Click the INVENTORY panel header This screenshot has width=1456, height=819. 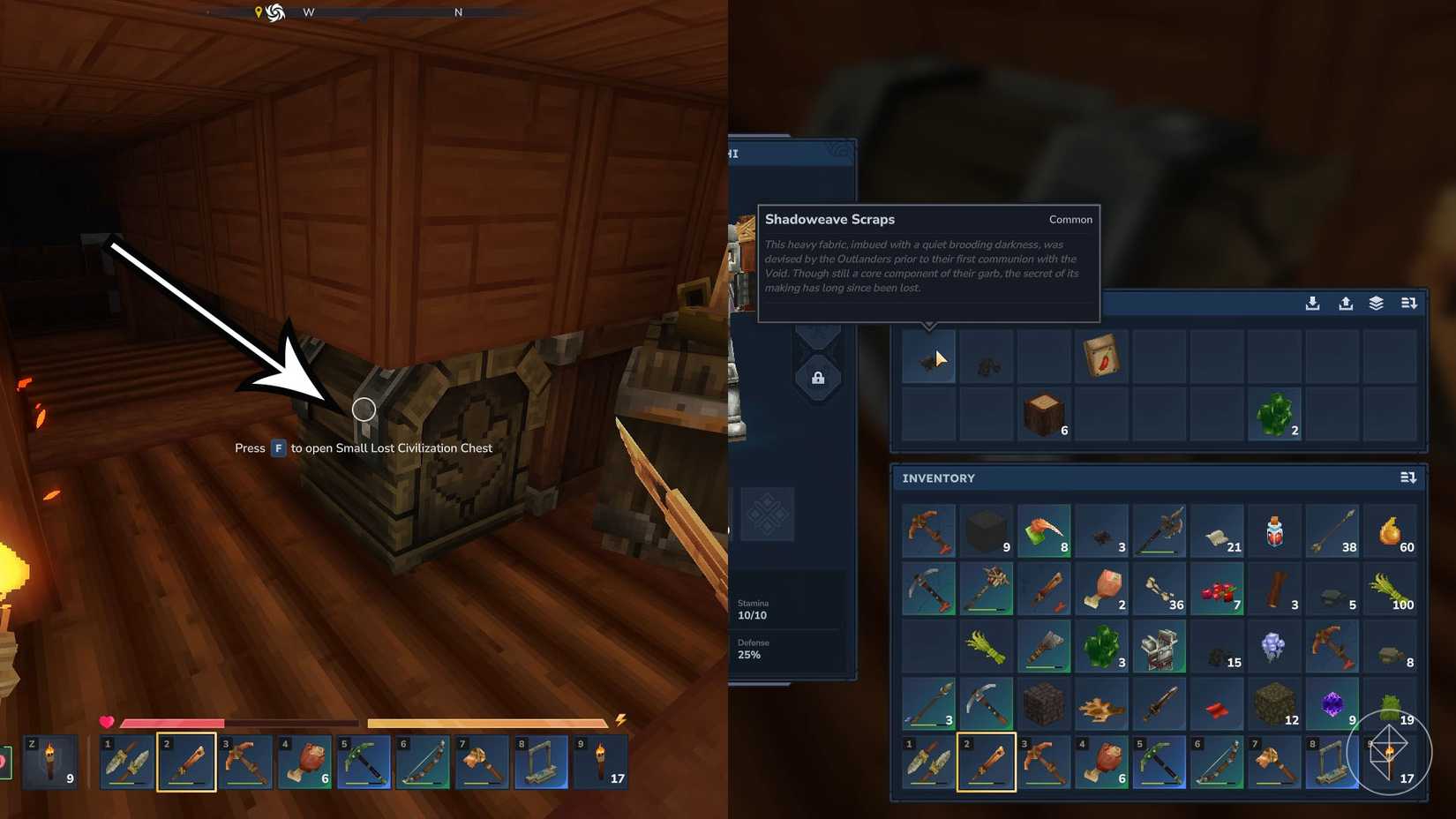pos(937,477)
